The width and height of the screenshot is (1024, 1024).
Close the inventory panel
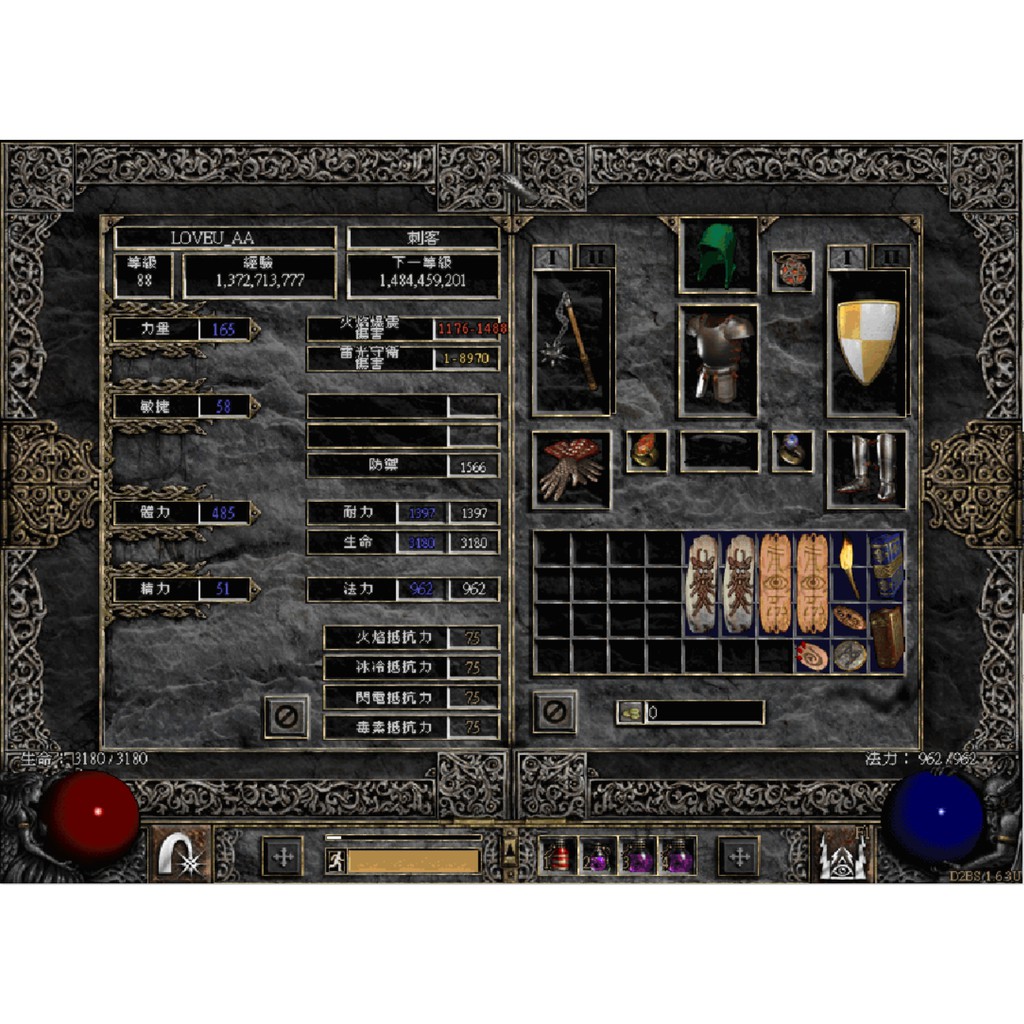554,711
